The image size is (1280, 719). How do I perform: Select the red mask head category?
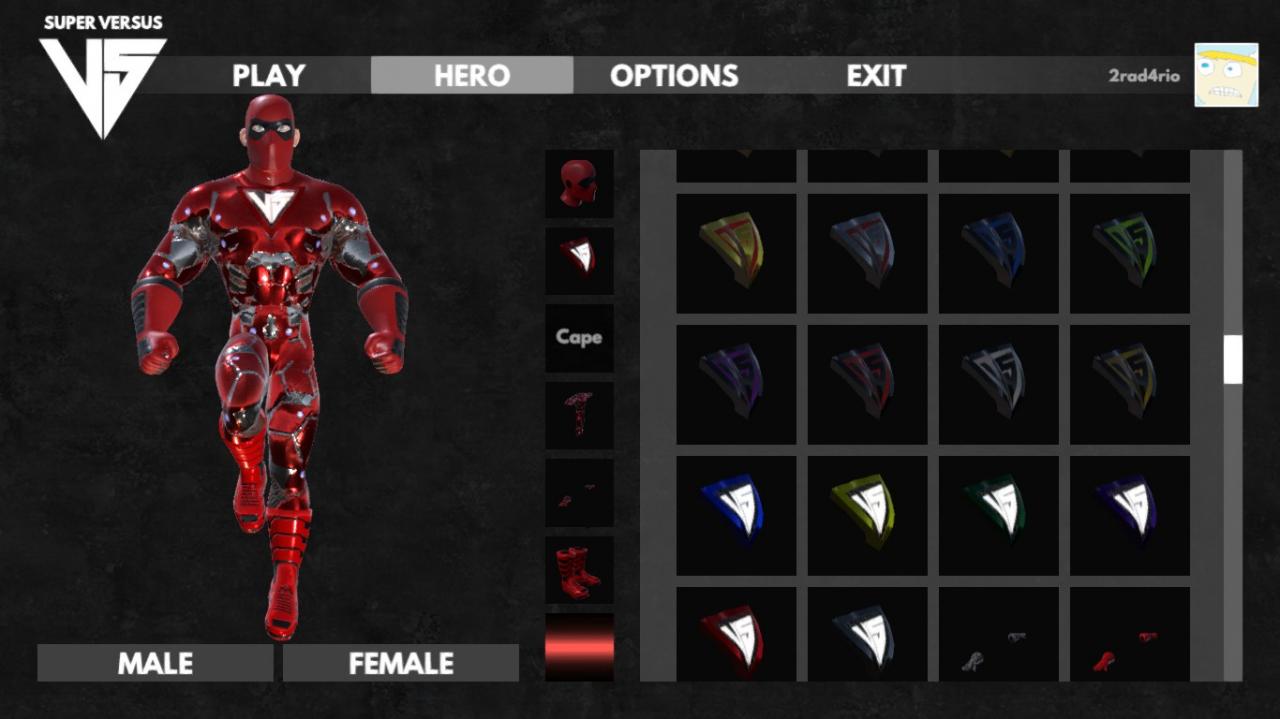[x=579, y=184]
